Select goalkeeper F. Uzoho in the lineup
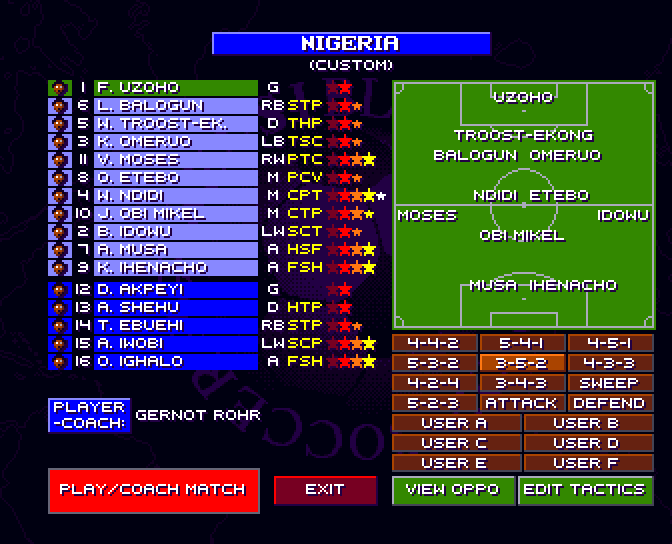 (x=175, y=88)
